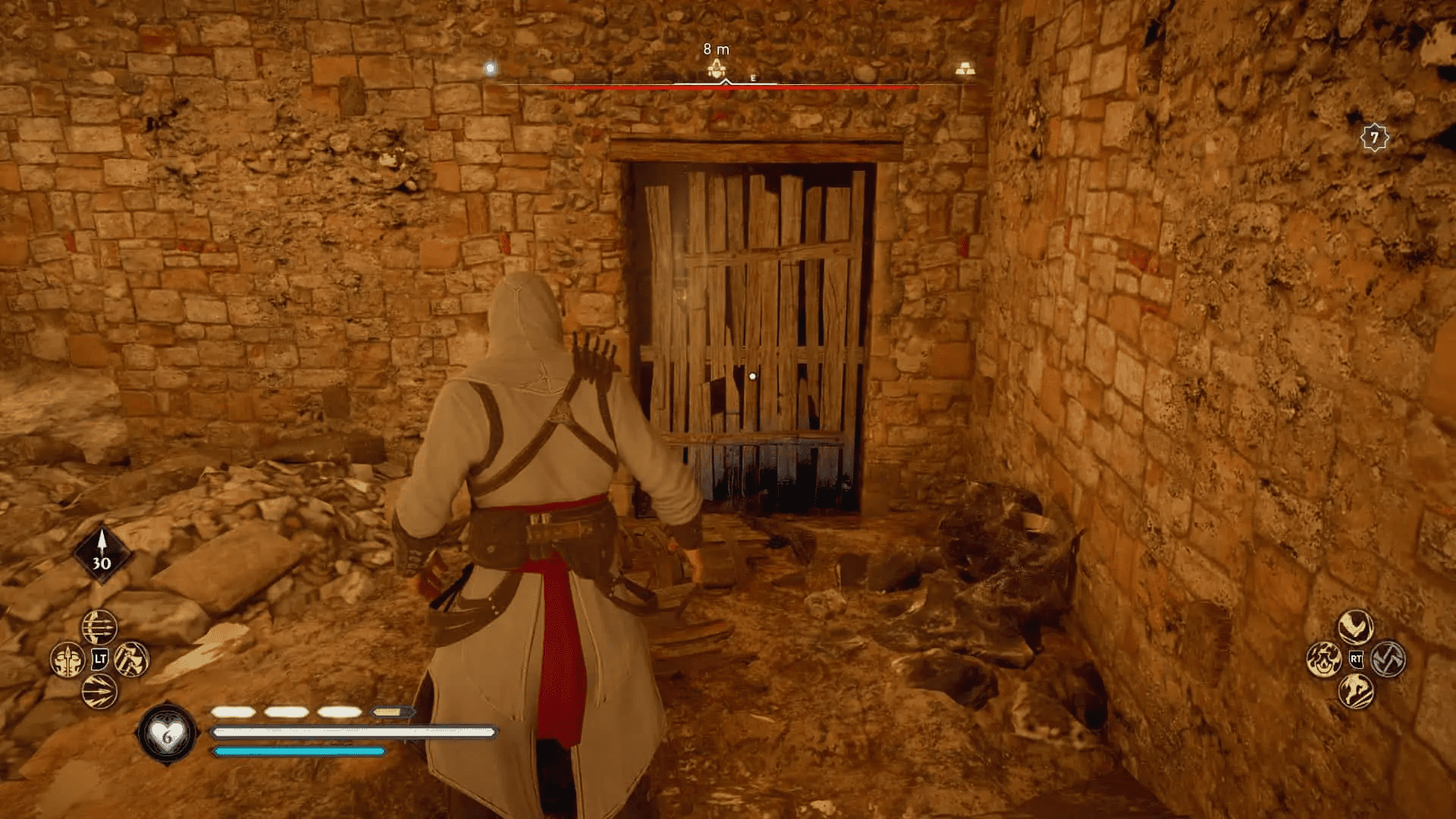Click the heart emblem showing health level 6
The image size is (1456, 819).
[x=166, y=734]
